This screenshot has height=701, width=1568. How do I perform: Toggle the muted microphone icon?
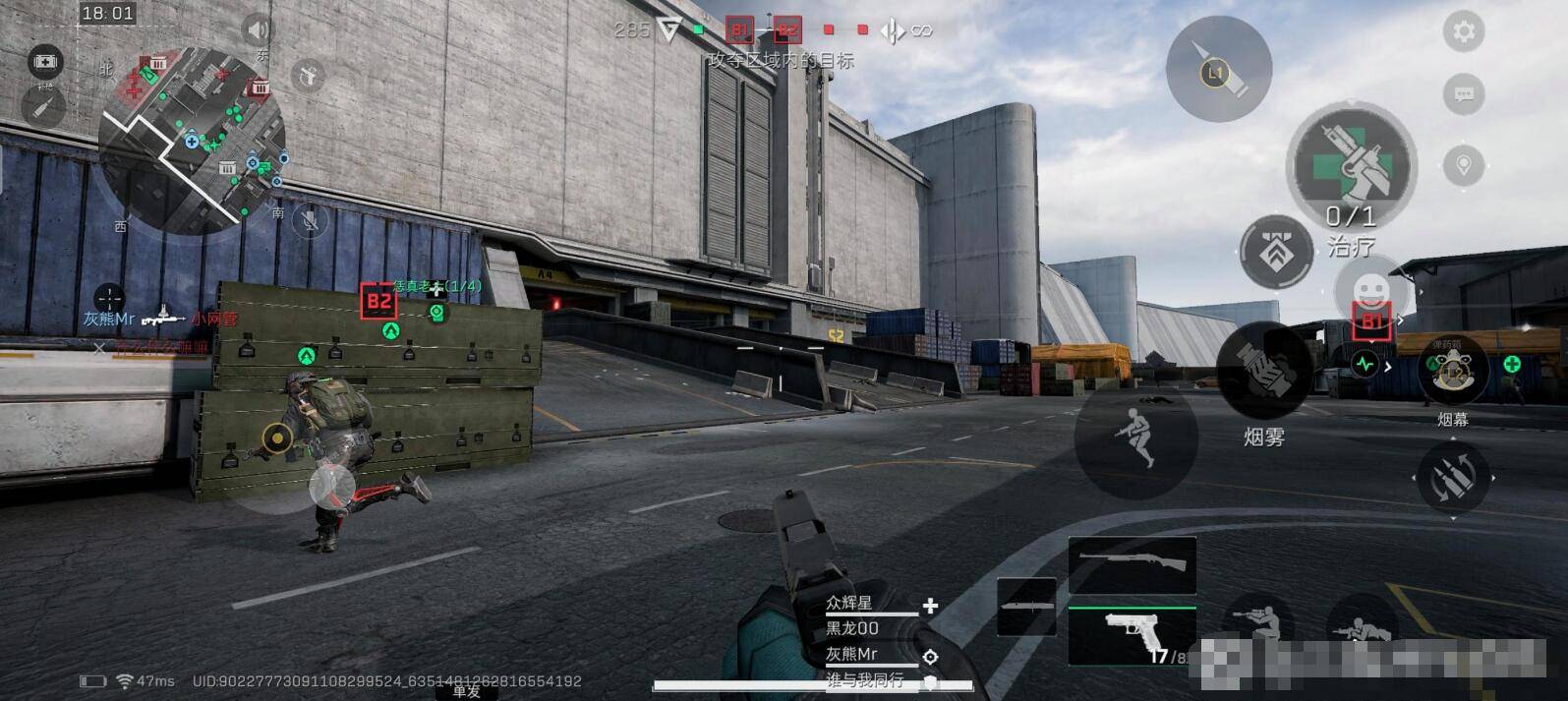coord(310,220)
